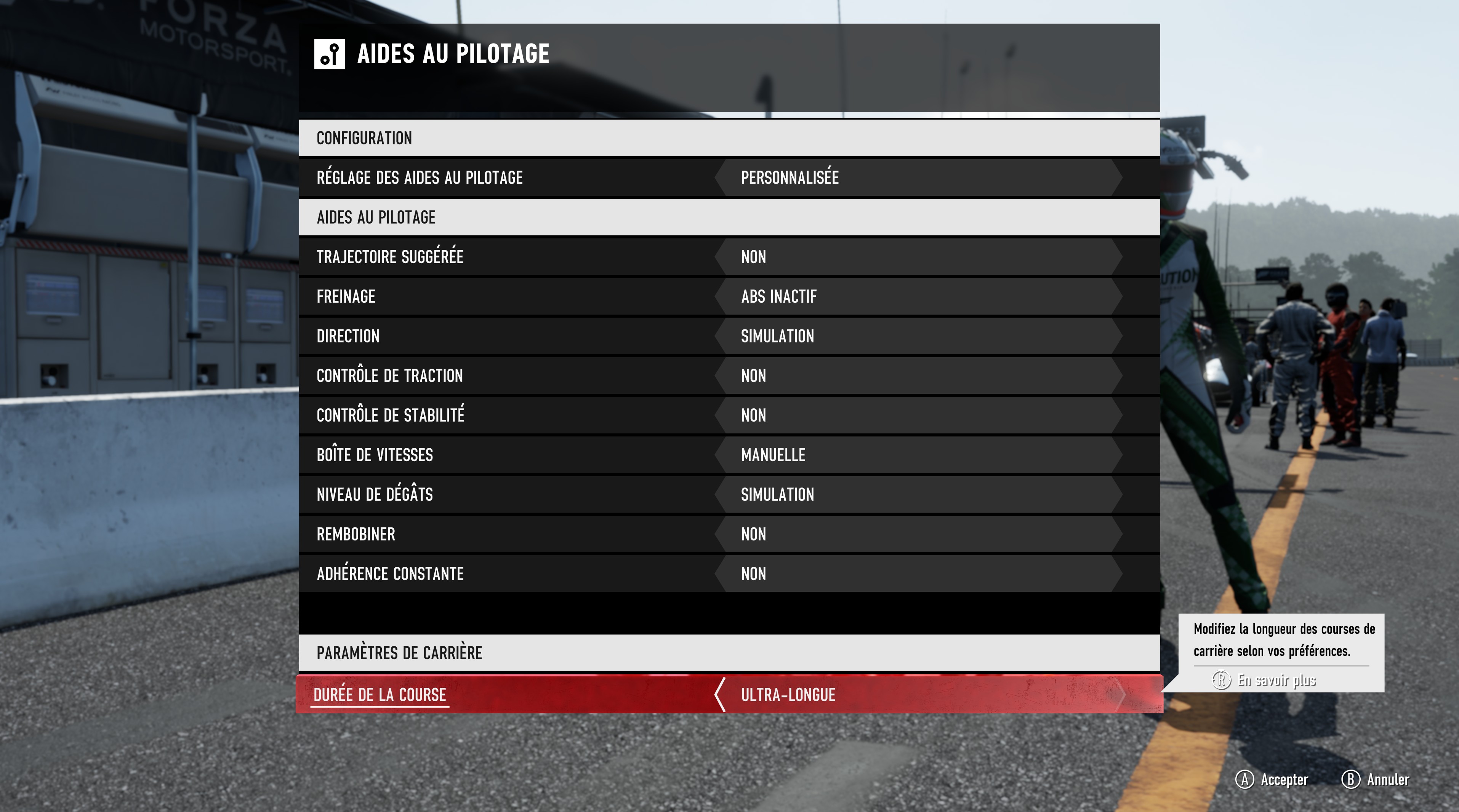Choose the Adhérence constante row
This screenshot has width=1459, height=812.
[390, 574]
